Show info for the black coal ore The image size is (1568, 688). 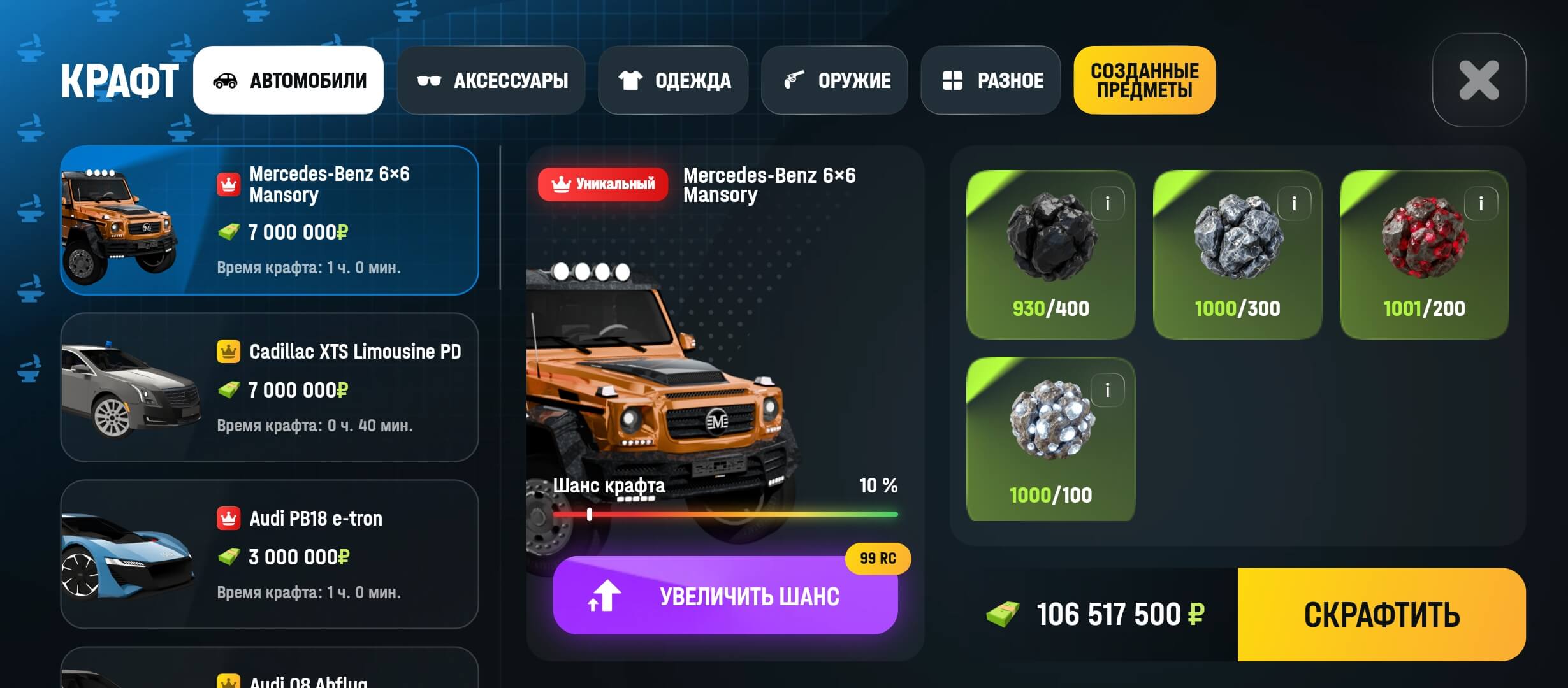point(1107,204)
